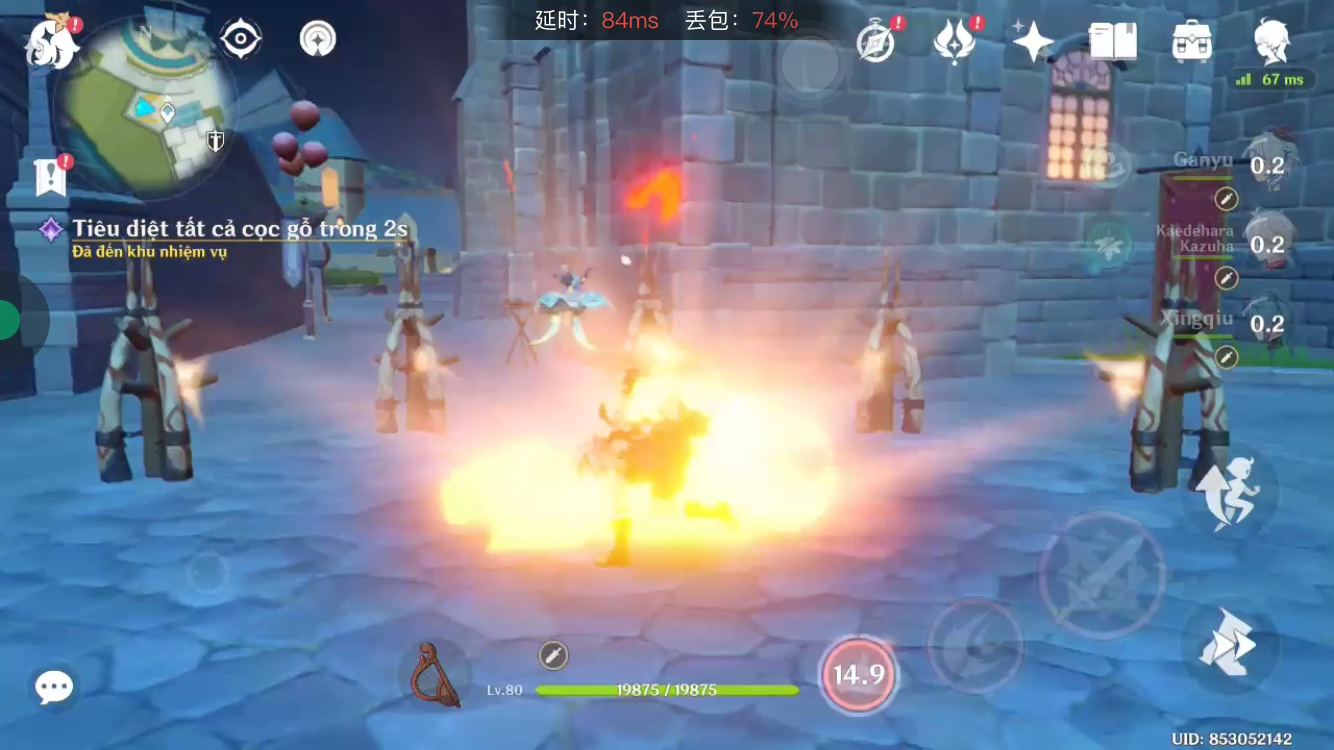
Task: Open in-game chat via speech bubble icon
Action: pyautogui.click(x=53, y=686)
